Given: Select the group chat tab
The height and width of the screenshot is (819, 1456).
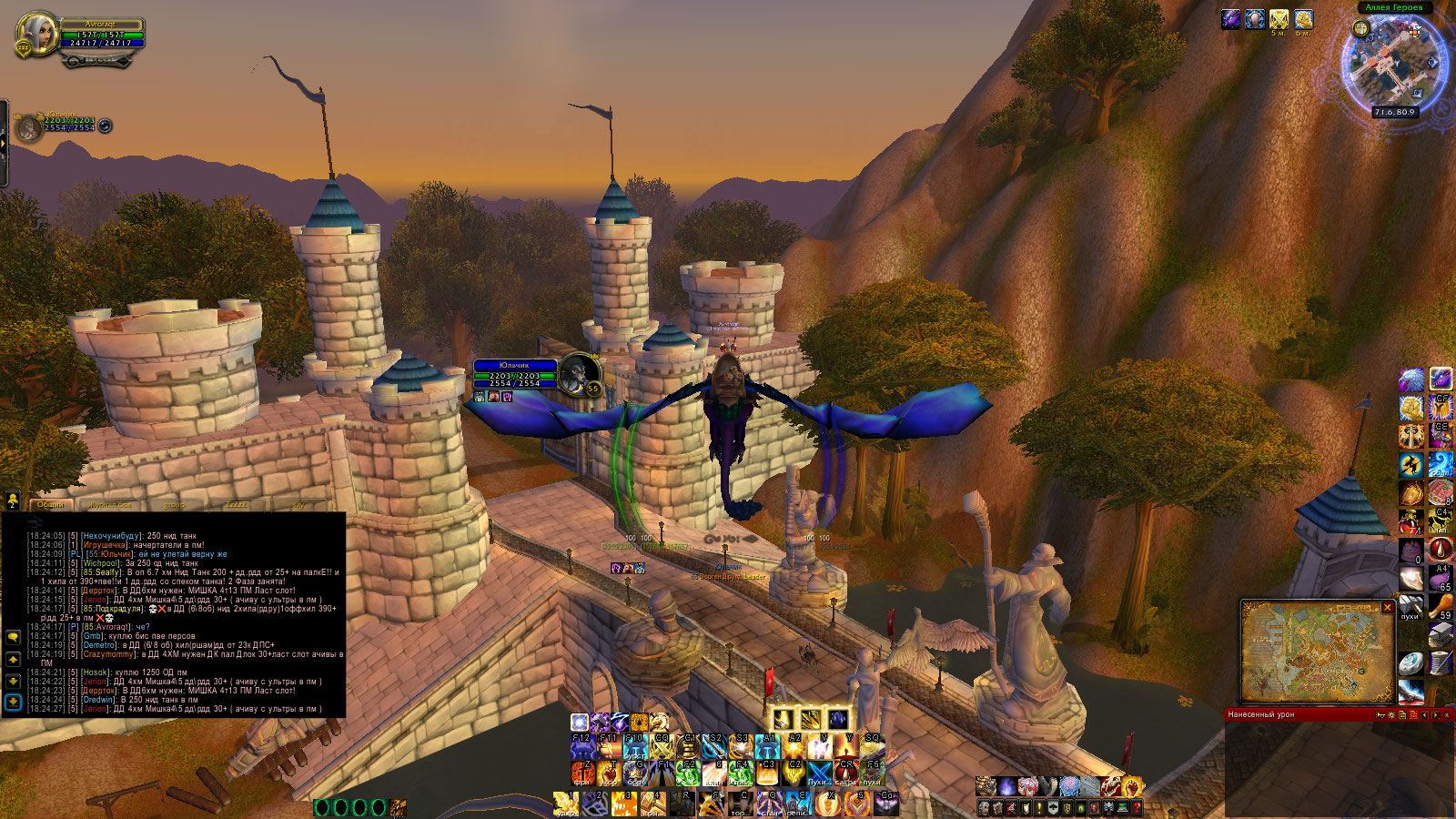Looking at the screenshot, I should point(174,504).
